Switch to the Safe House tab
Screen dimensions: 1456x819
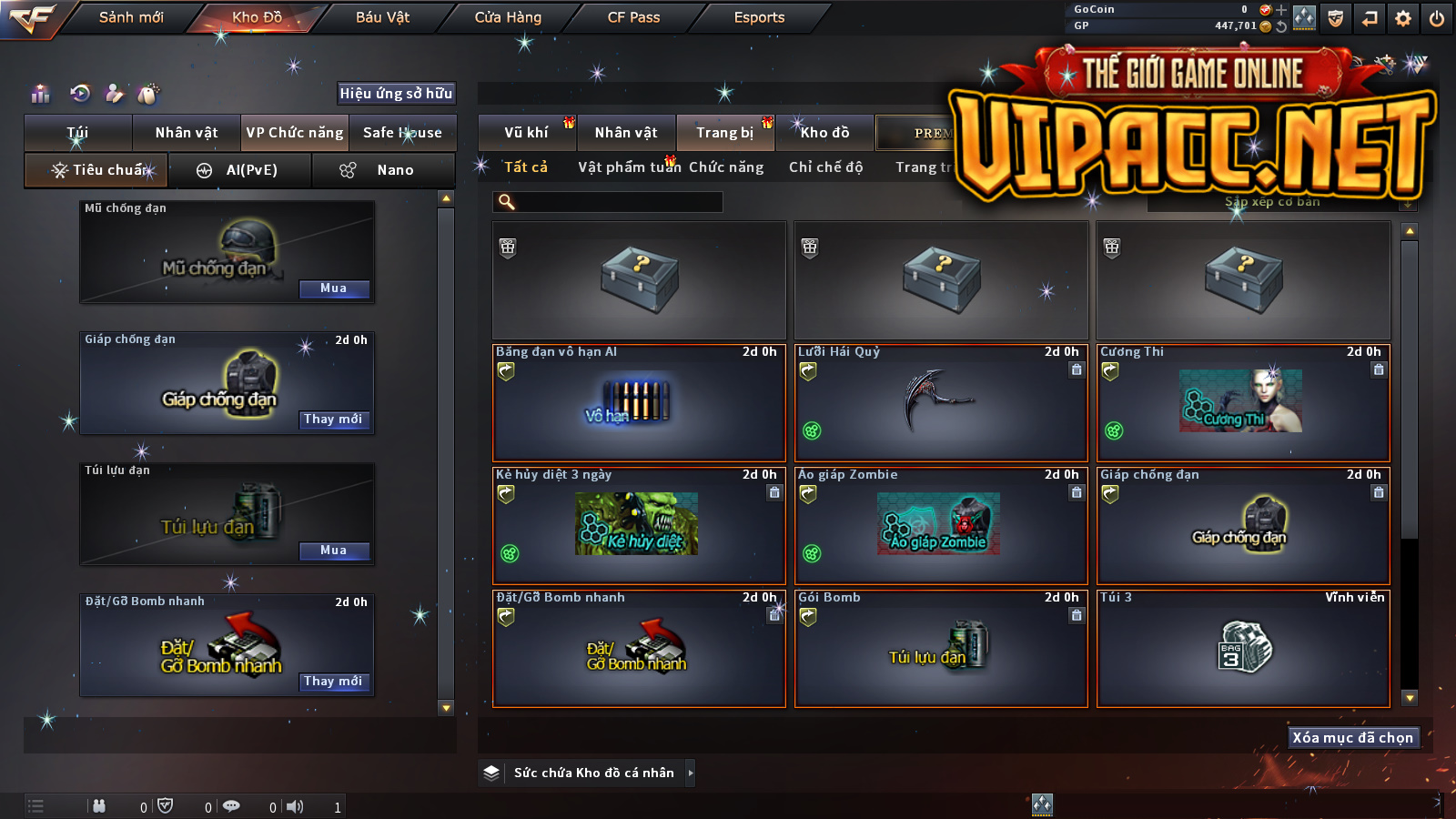402,133
